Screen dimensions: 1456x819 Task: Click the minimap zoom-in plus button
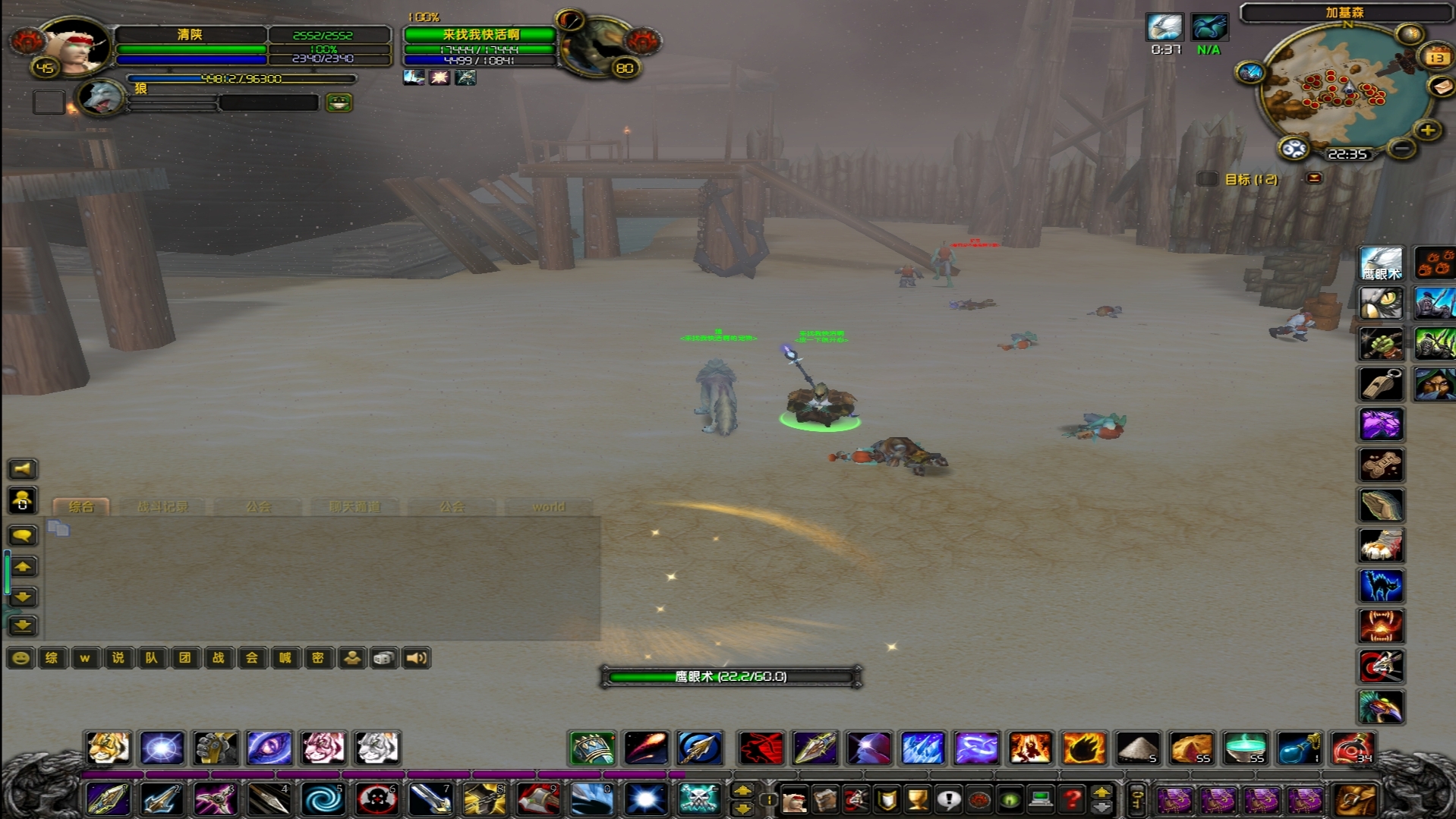click(1428, 131)
